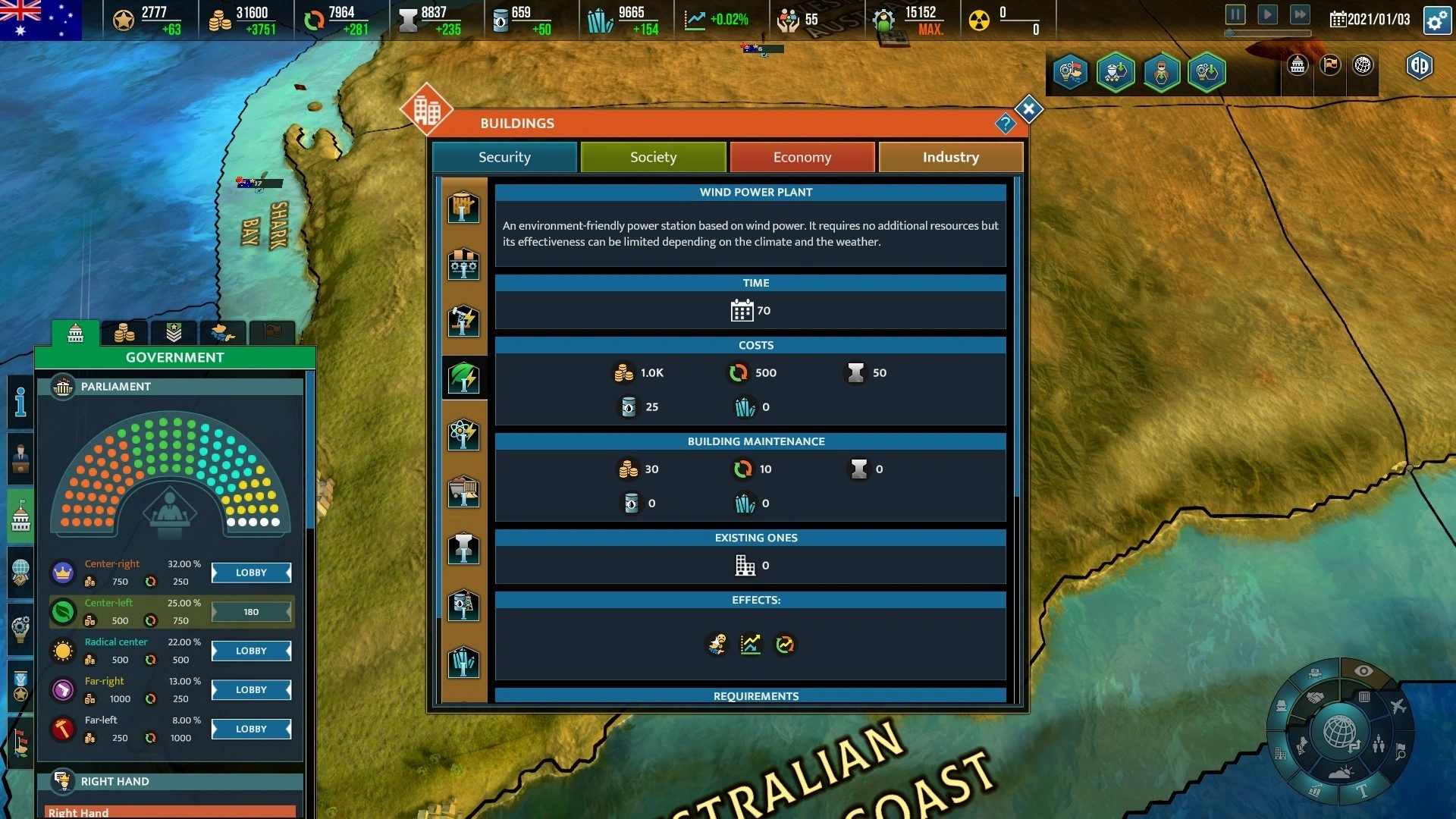
Task: Pause the game time
Action: point(1235,14)
